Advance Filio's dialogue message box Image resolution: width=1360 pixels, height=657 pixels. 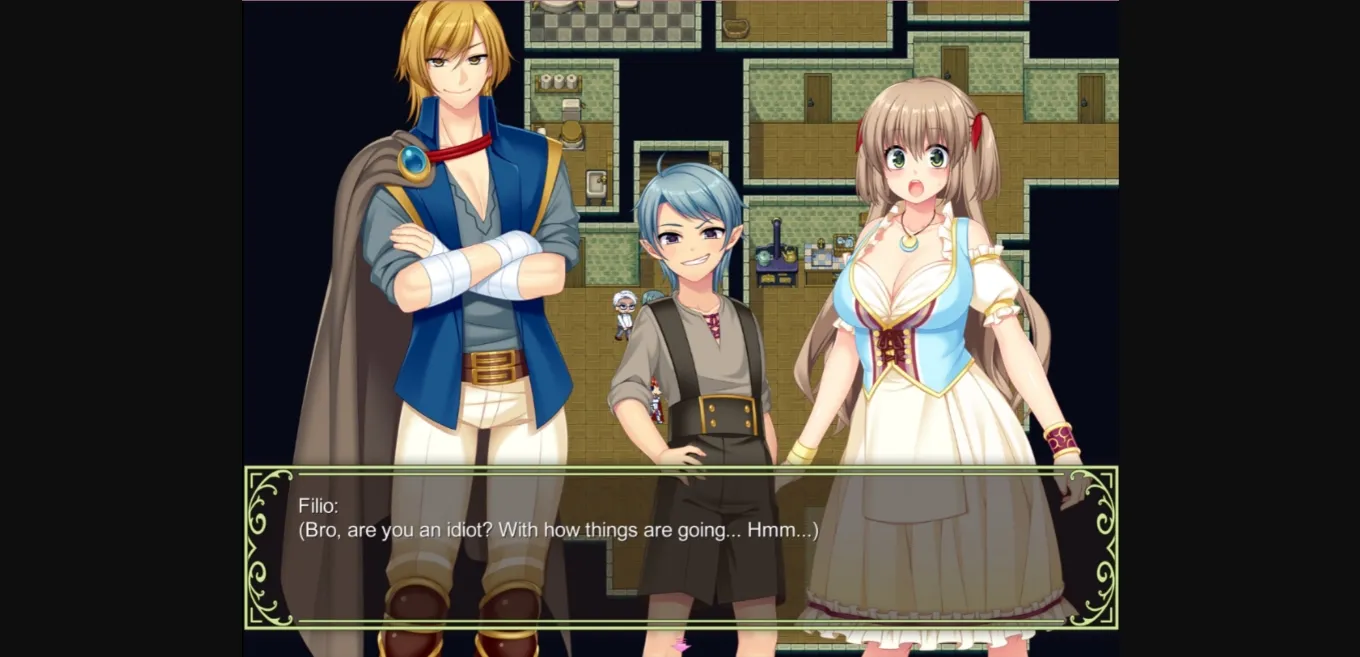click(x=680, y=547)
